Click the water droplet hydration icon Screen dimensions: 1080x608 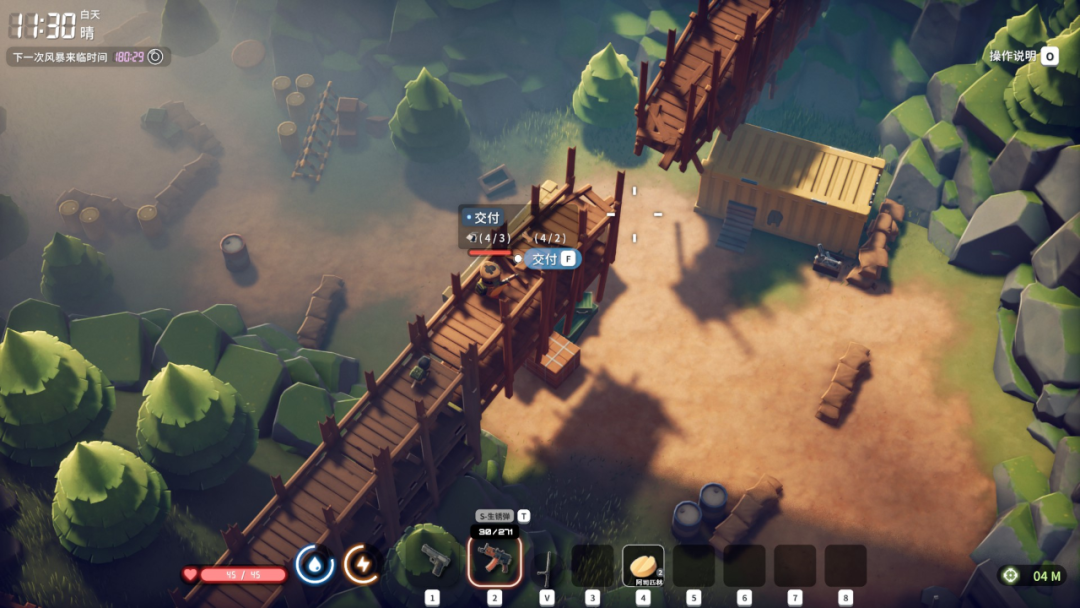tap(314, 564)
